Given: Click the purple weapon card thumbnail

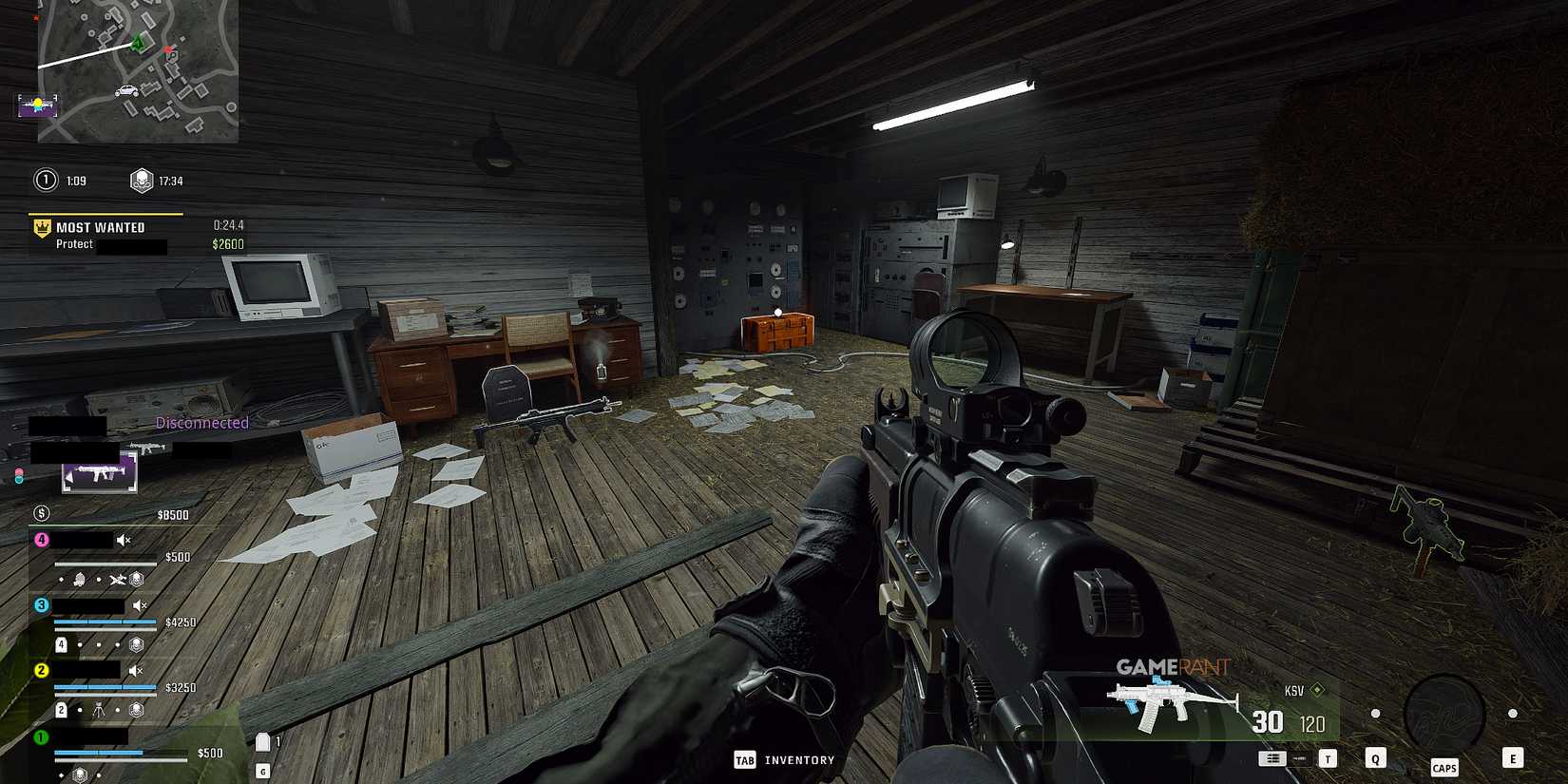Looking at the screenshot, I should pos(98,472).
